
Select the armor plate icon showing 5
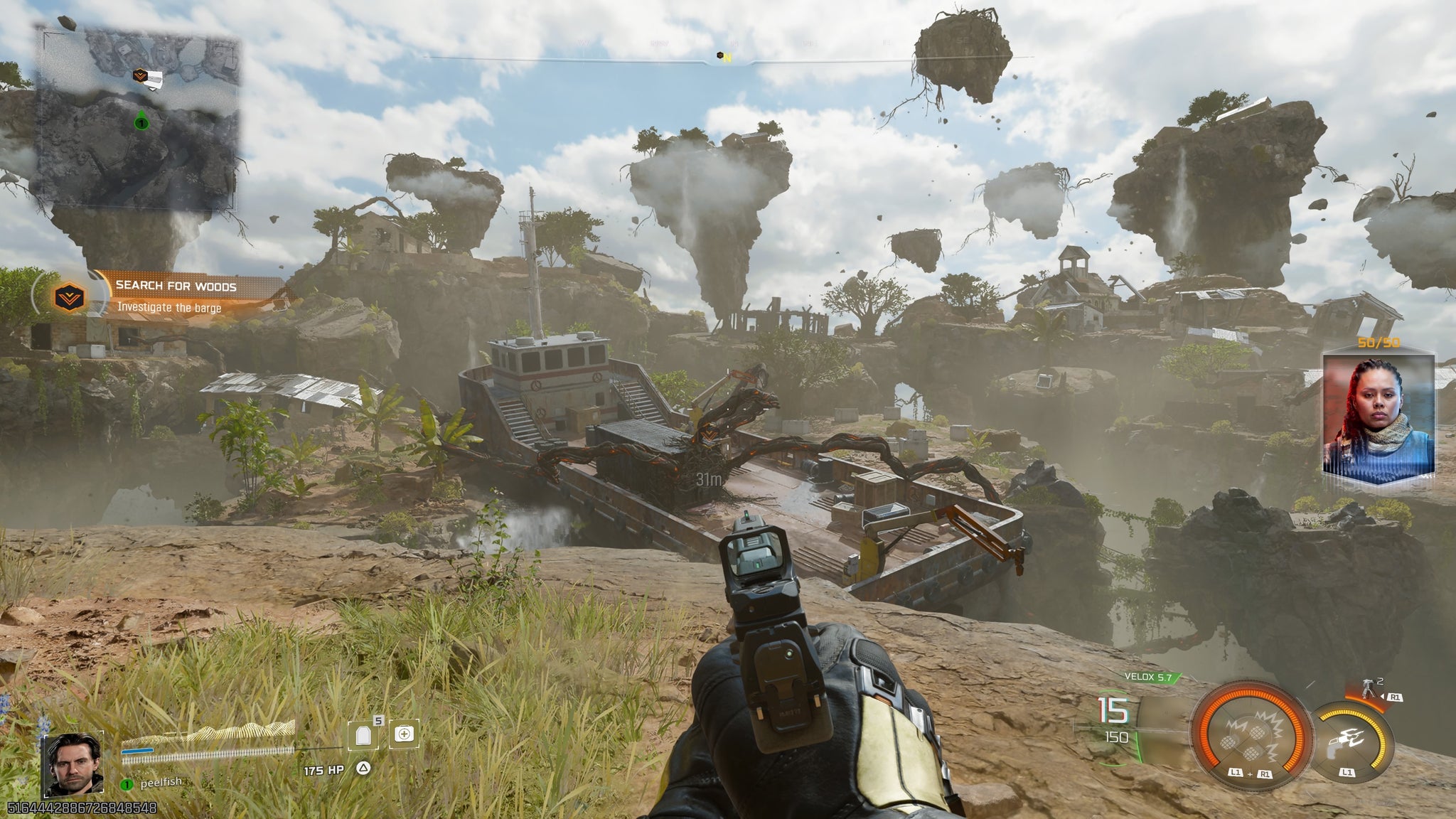(363, 736)
